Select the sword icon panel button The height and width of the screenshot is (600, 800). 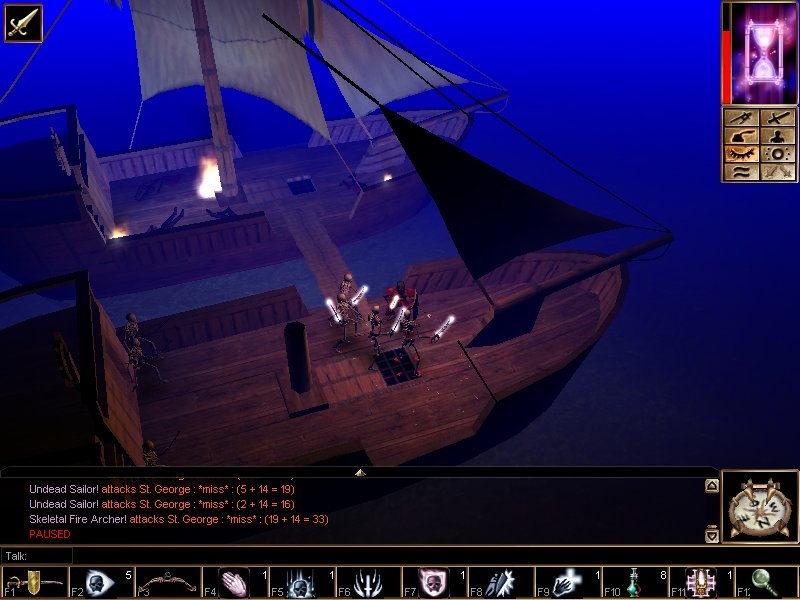(x=777, y=117)
